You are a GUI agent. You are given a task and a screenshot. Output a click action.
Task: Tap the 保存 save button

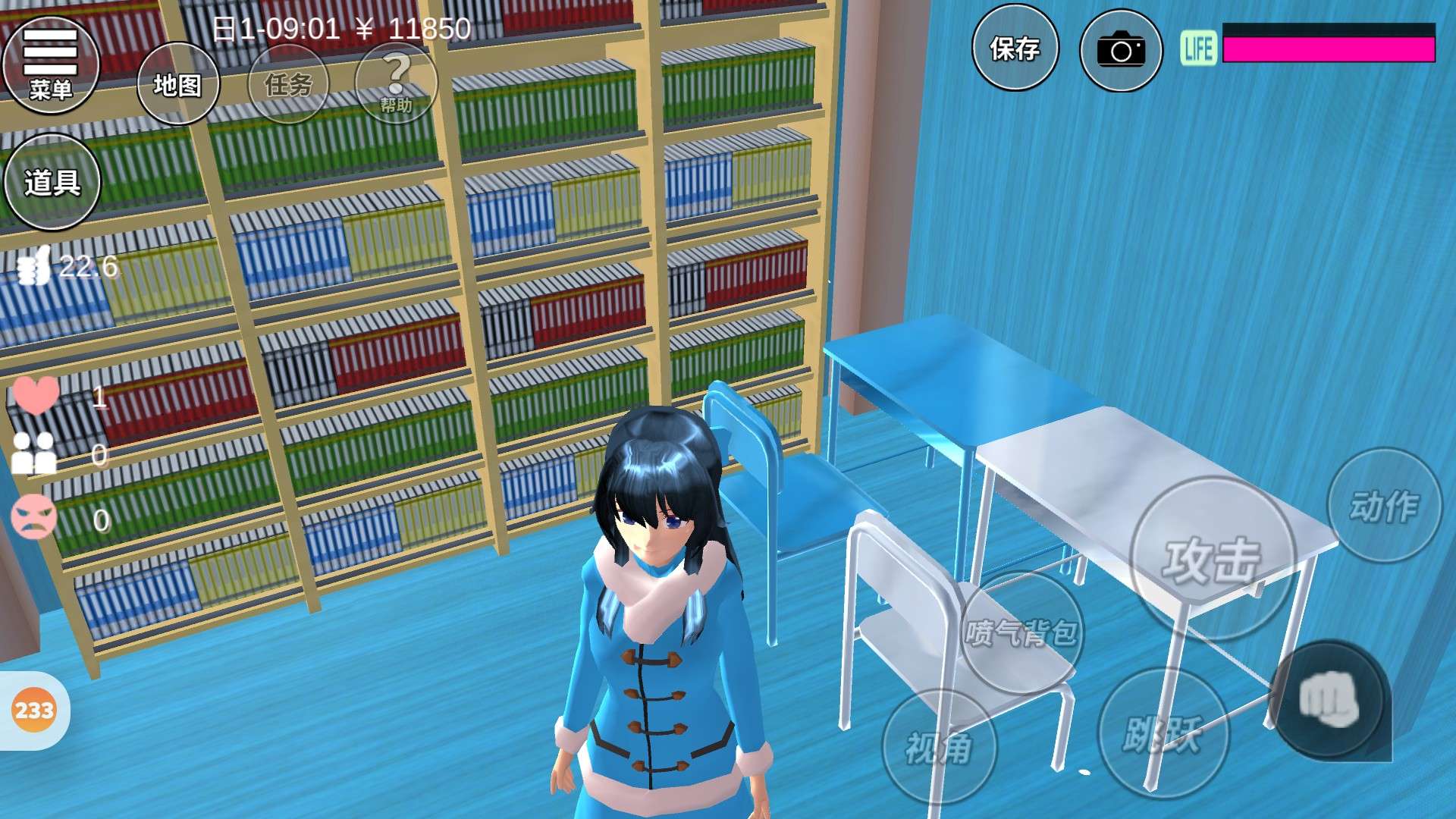[1015, 49]
